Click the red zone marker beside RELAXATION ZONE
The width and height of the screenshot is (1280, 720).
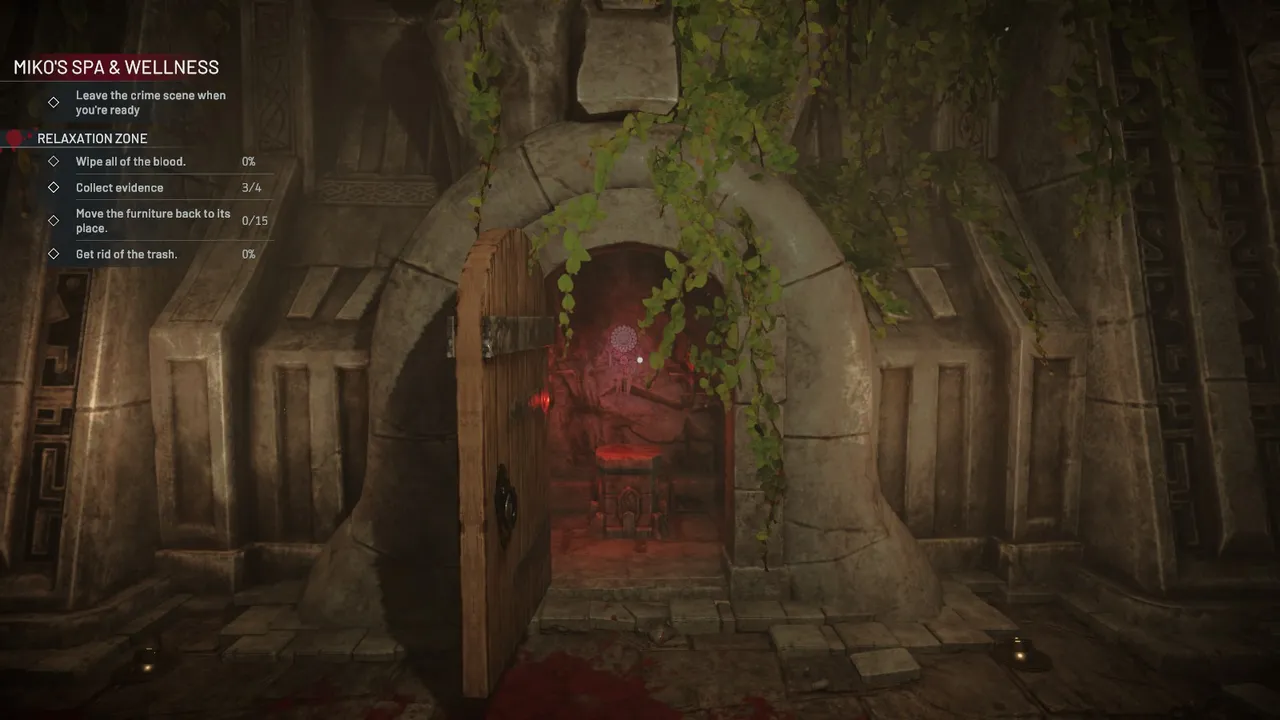point(14,137)
